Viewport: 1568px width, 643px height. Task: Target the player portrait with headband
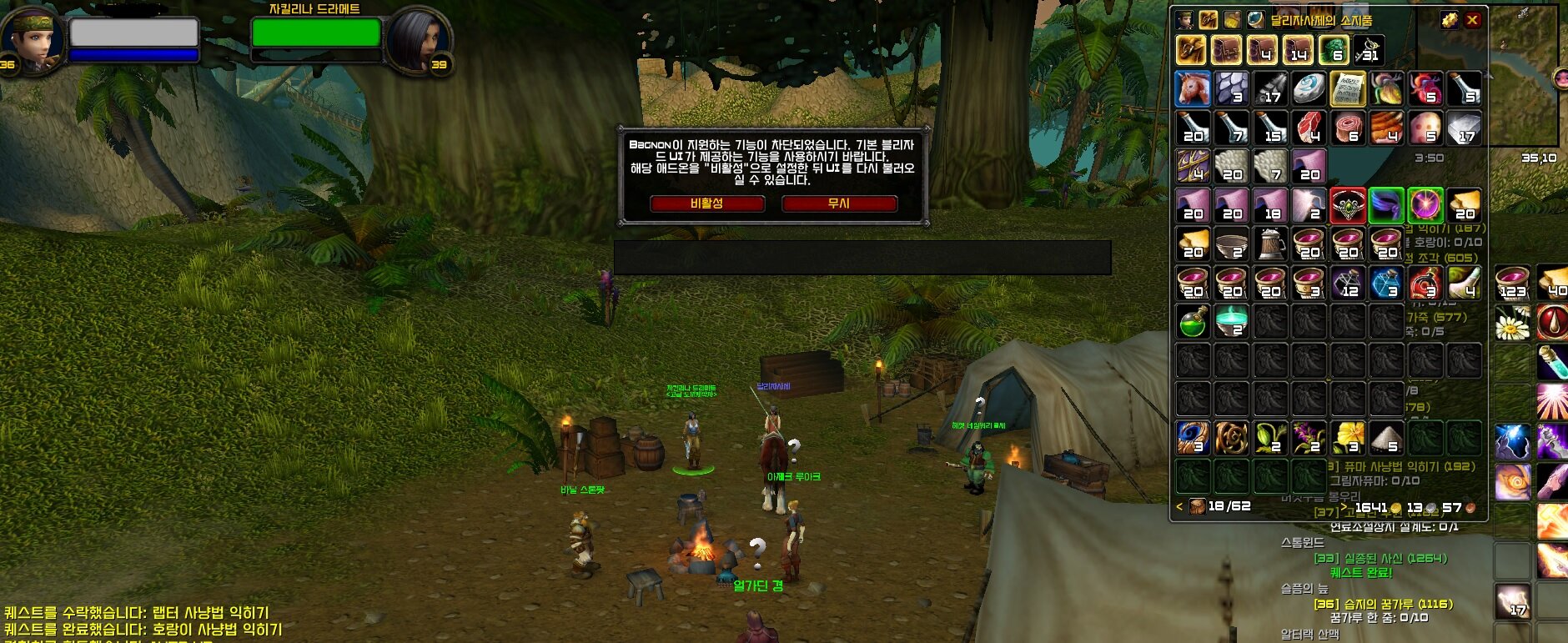coord(32,38)
